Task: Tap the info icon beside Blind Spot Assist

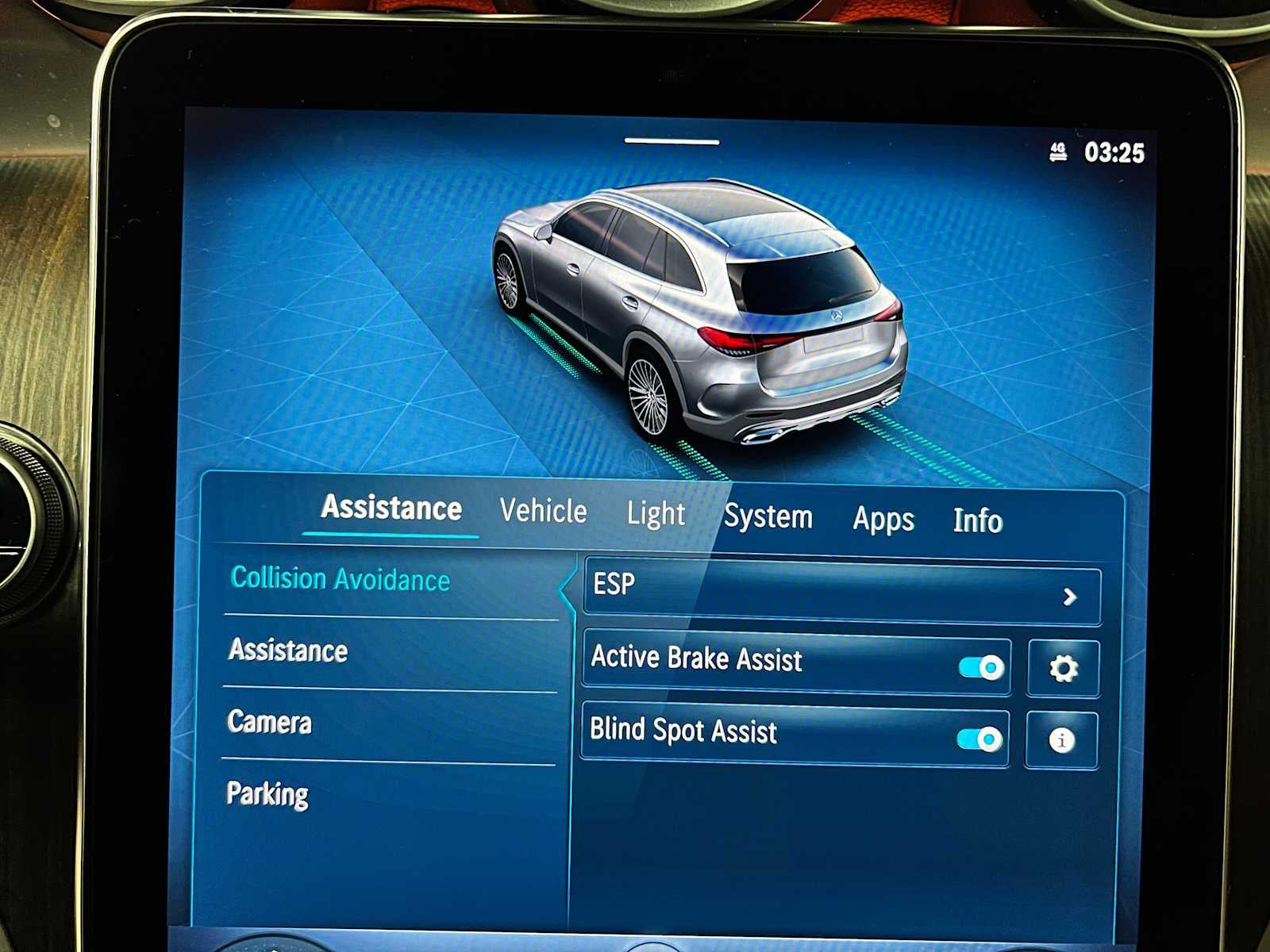Action: coord(1063,739)
